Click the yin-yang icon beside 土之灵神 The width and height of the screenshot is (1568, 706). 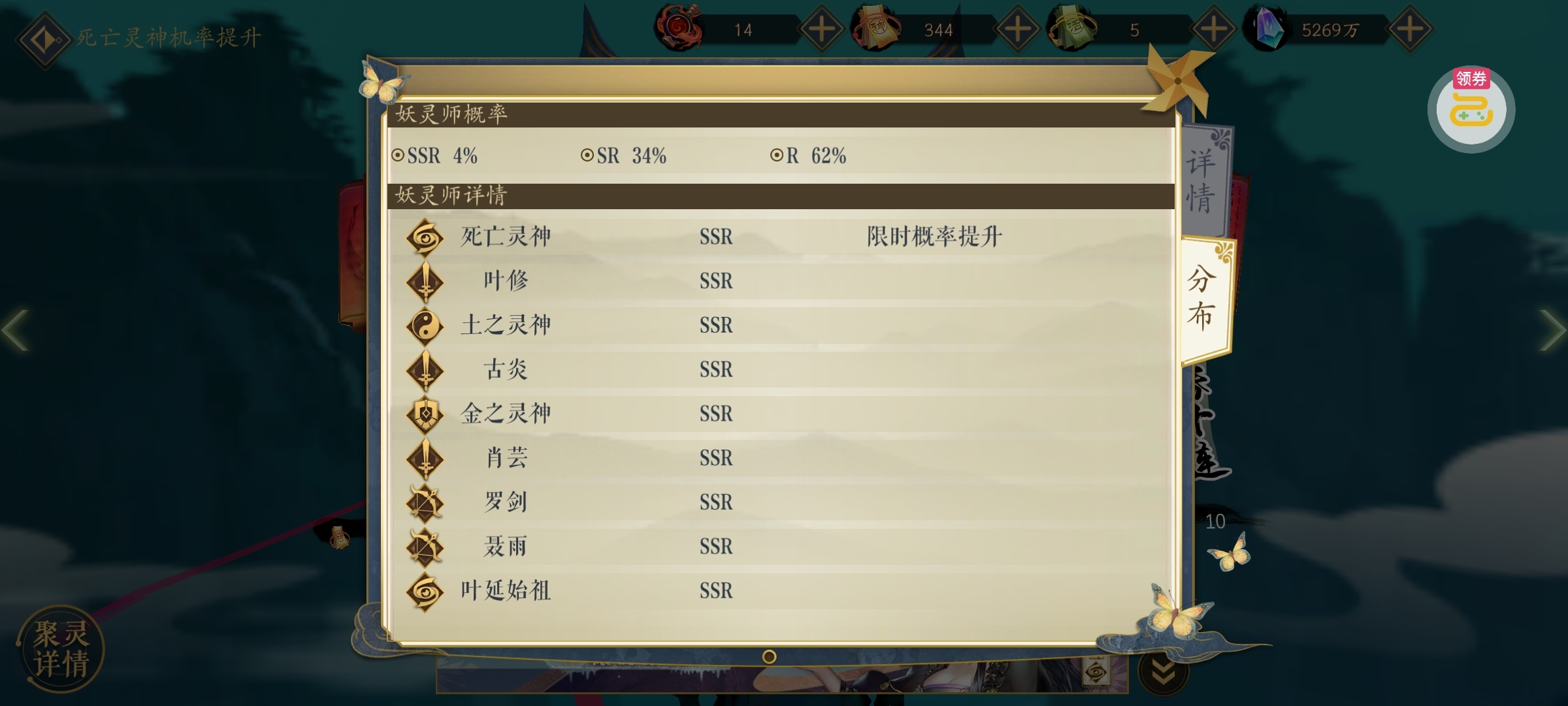tap(425, 325)
